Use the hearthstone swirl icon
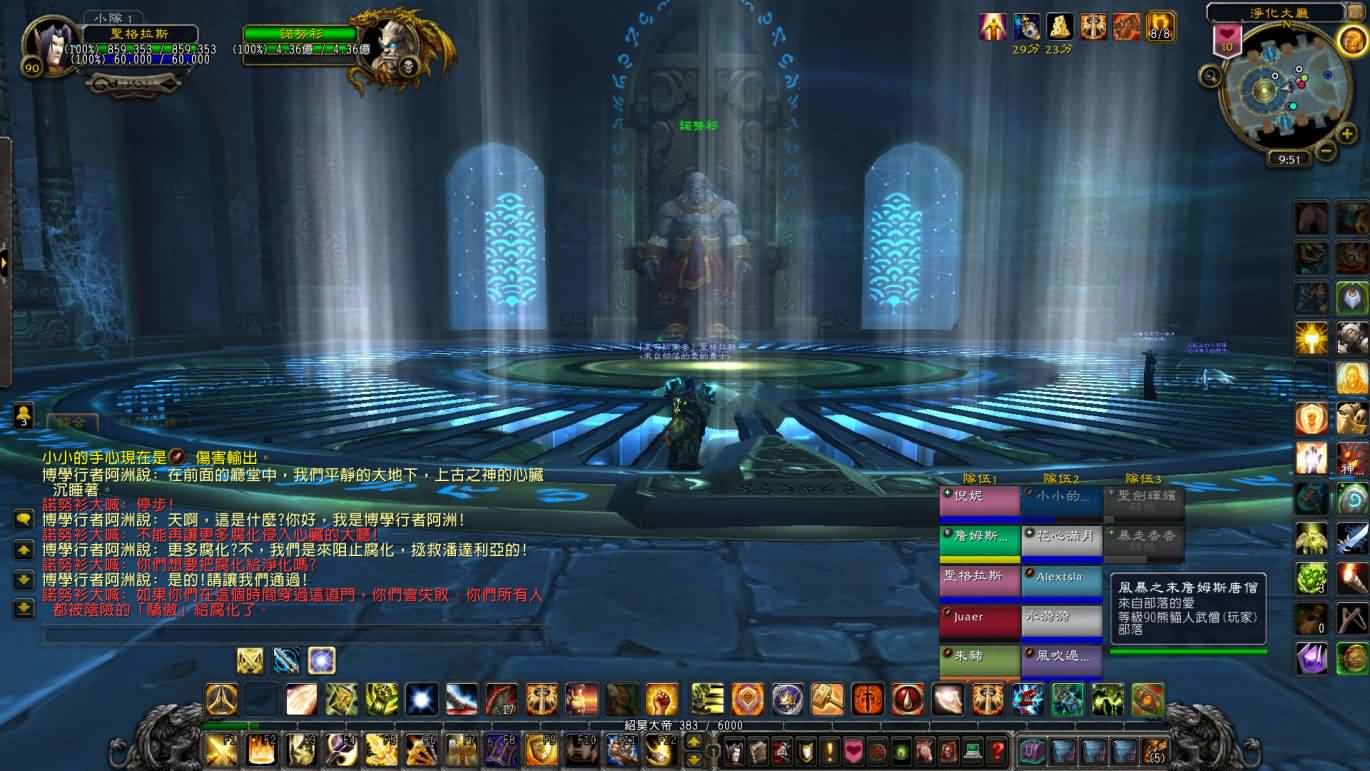The image size is (1370, 771). coord(1352,498)
